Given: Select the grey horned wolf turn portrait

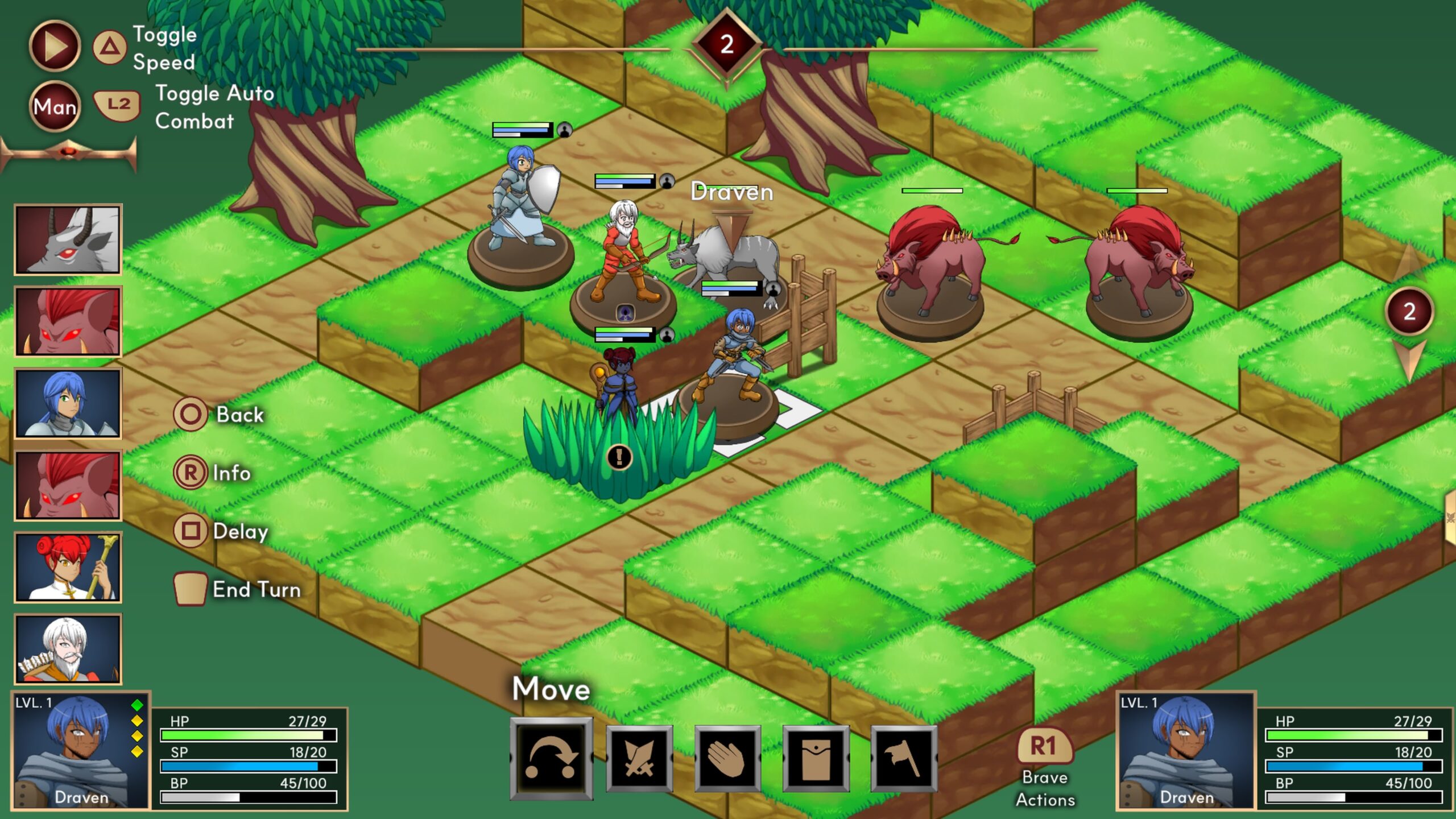Looking at the screenshot, I should coord(68,239).
